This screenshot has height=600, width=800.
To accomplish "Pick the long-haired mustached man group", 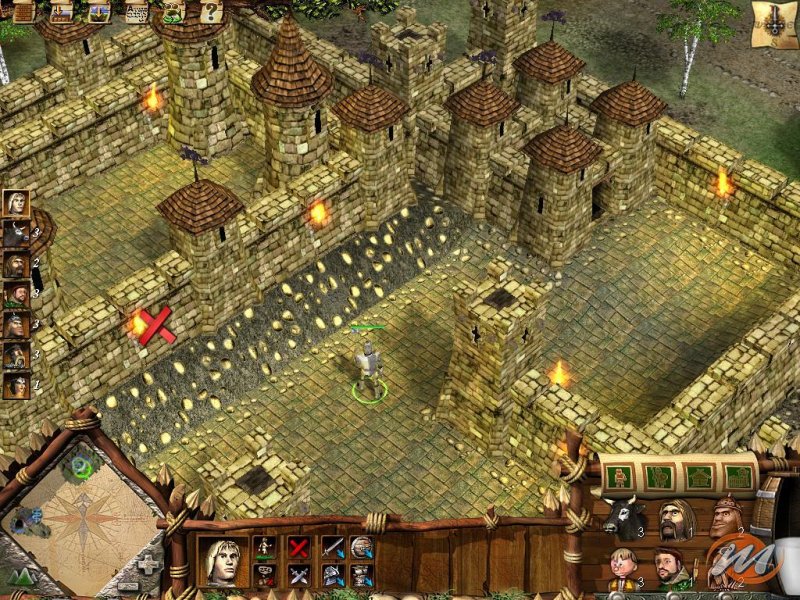I will 677,520.
